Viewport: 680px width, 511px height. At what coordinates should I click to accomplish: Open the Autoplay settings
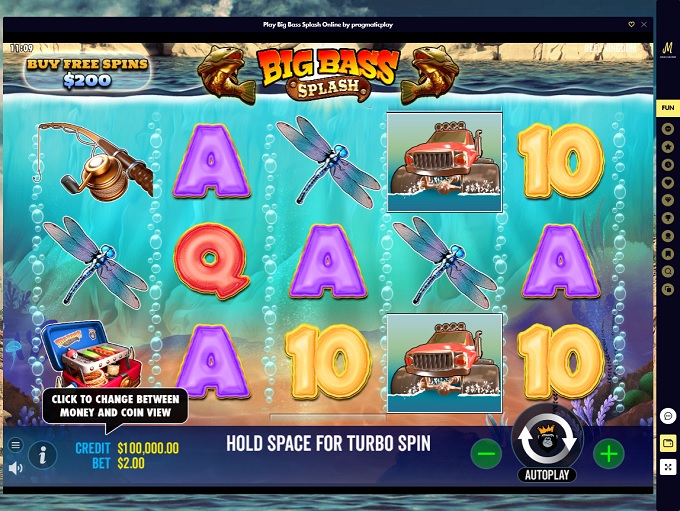click(x=547, y=475)
